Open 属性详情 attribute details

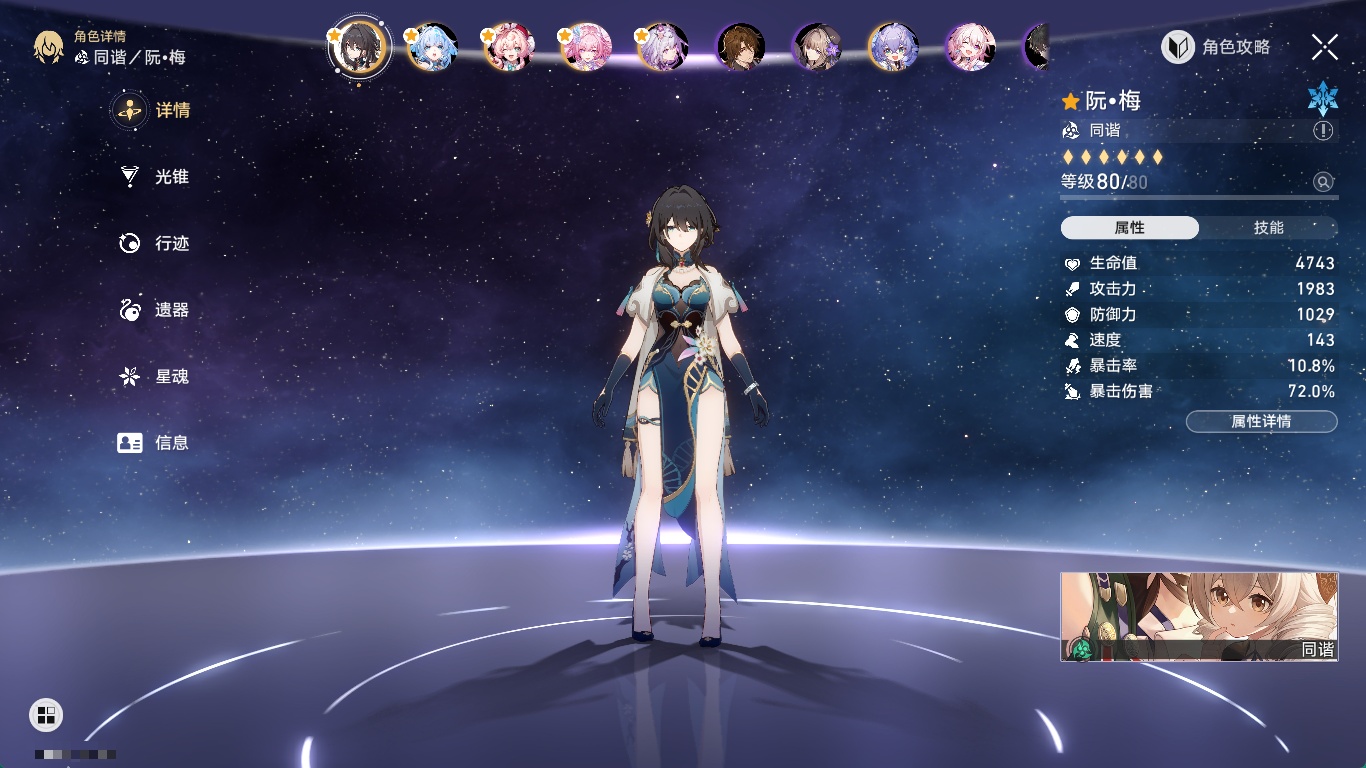(1261, 422)
